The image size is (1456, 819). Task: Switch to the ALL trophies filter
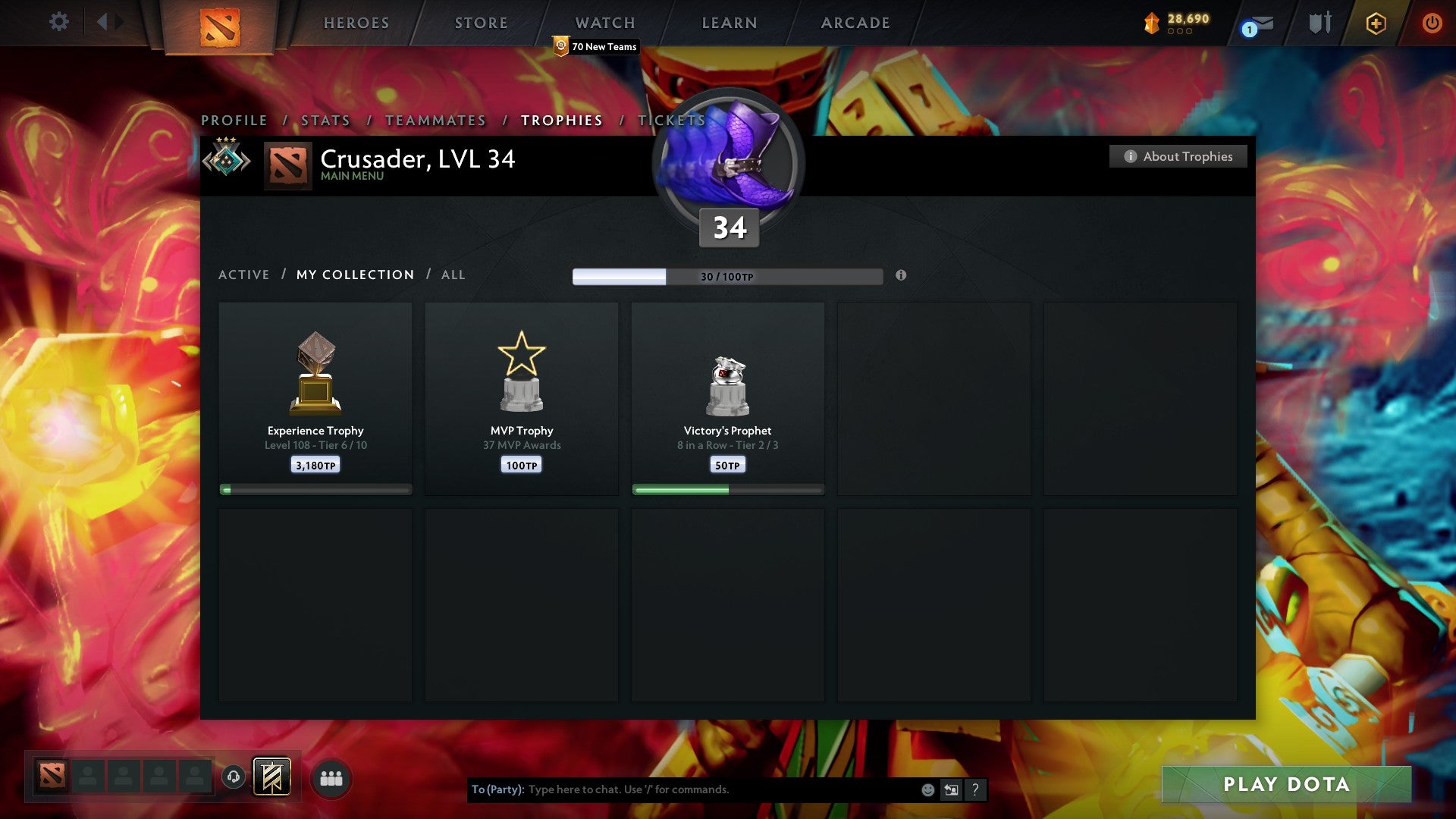click(x=453, y=275)
